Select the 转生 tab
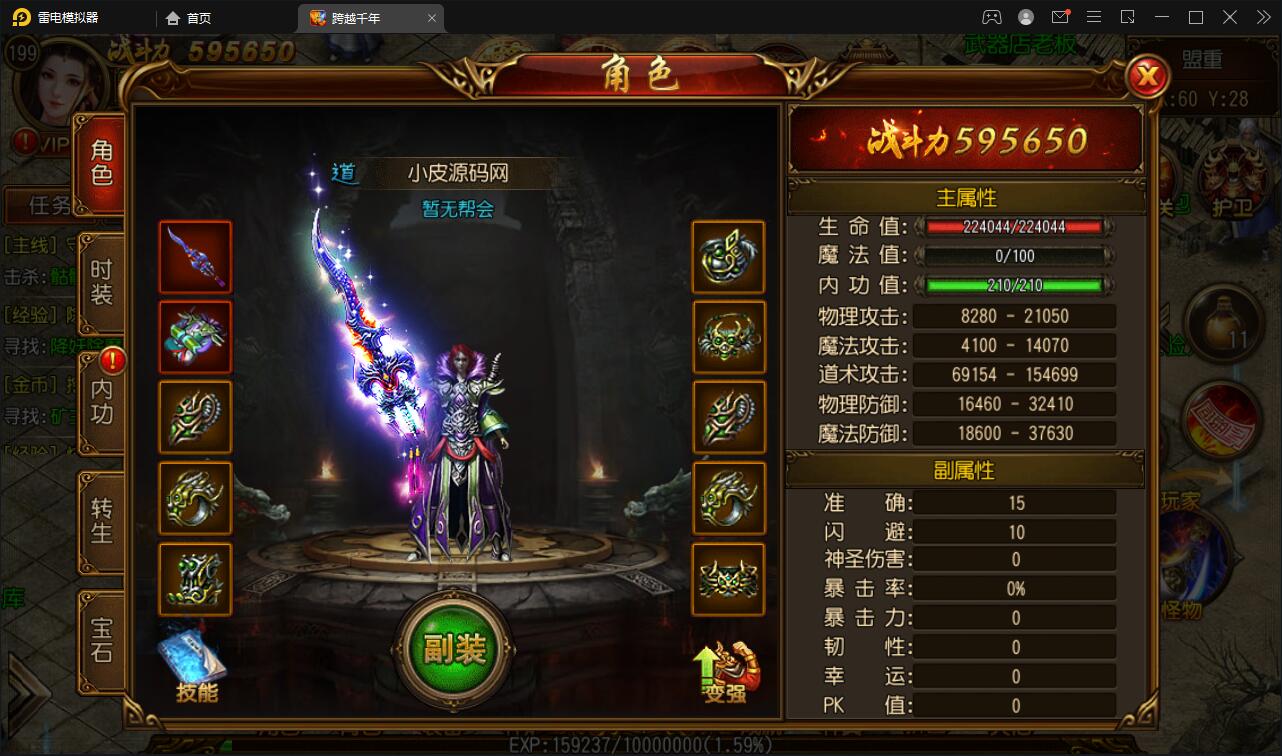 [x=102, y=520]
